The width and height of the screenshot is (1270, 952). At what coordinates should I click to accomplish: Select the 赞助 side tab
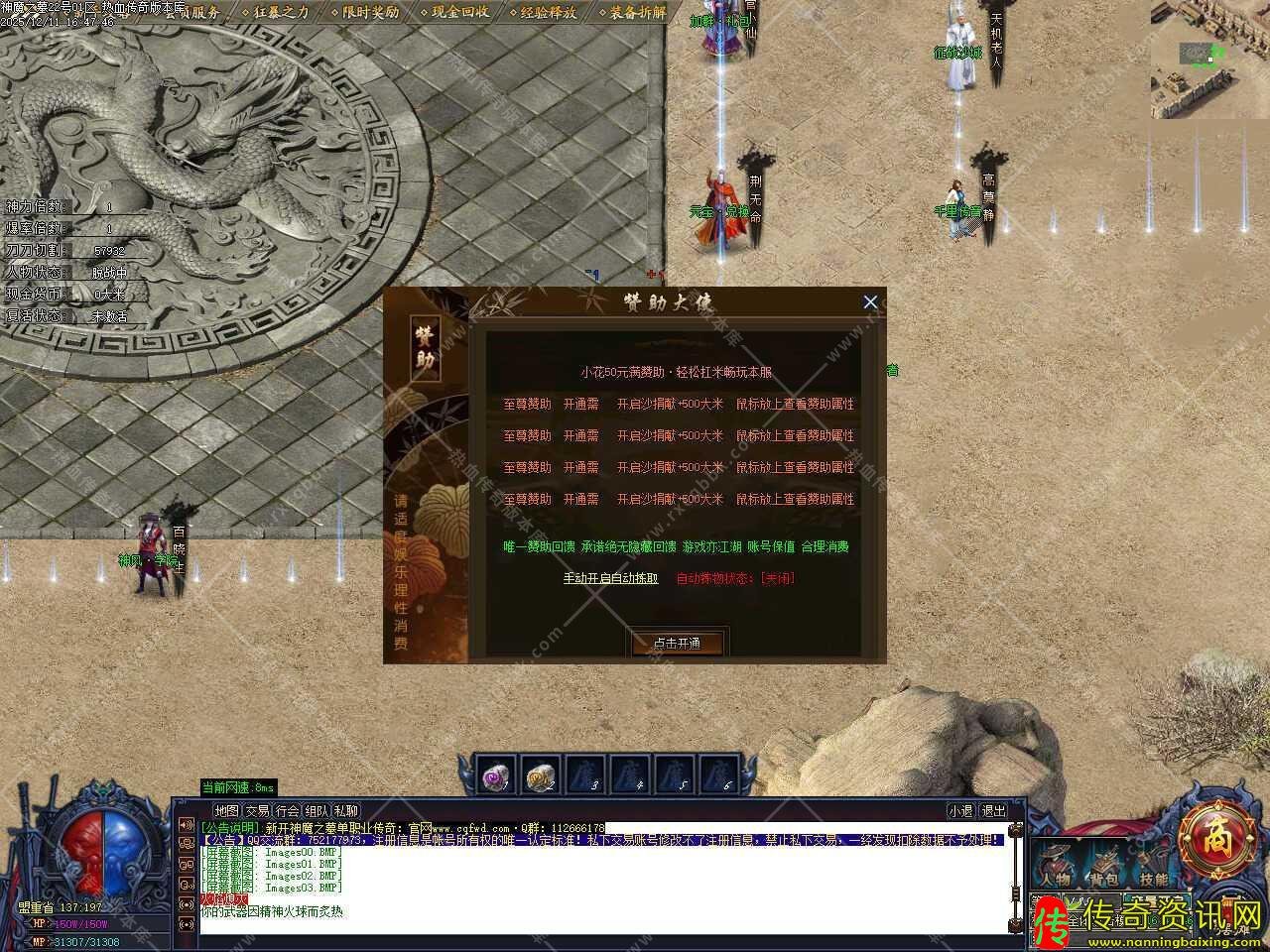click(x=425, y=349)
